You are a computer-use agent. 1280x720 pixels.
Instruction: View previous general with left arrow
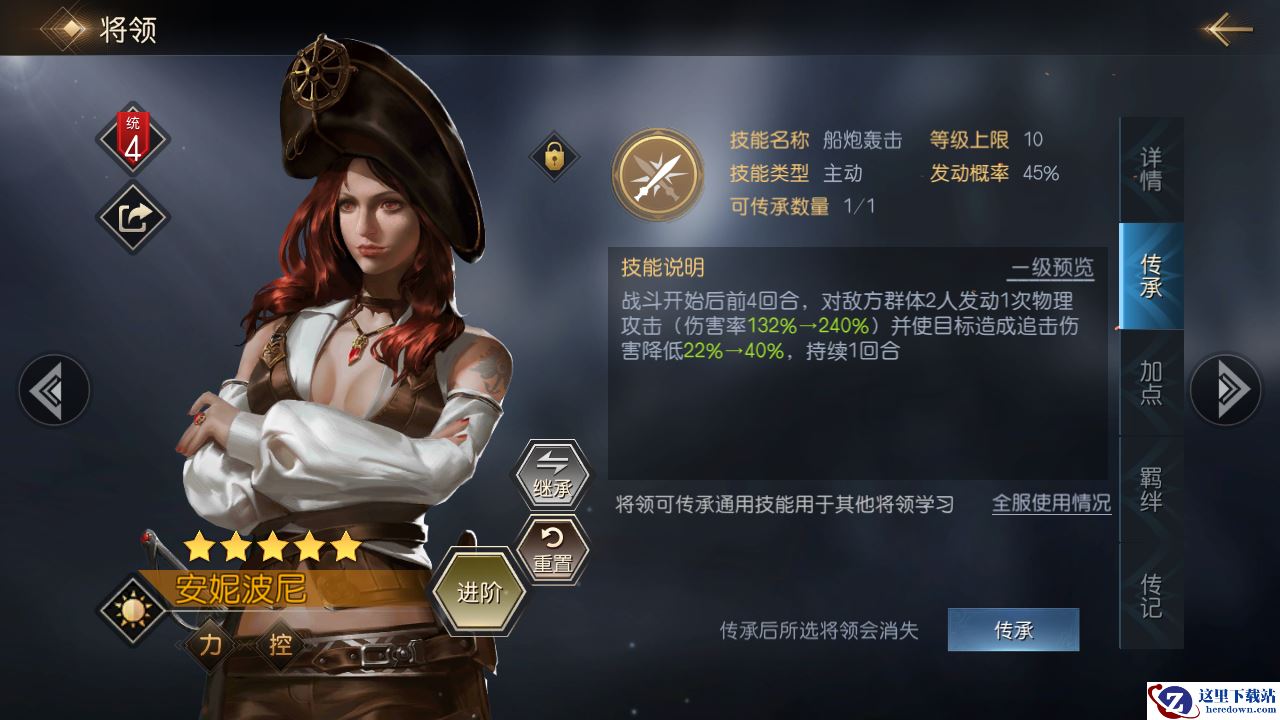pyautogui.click(x=53, y=390)
